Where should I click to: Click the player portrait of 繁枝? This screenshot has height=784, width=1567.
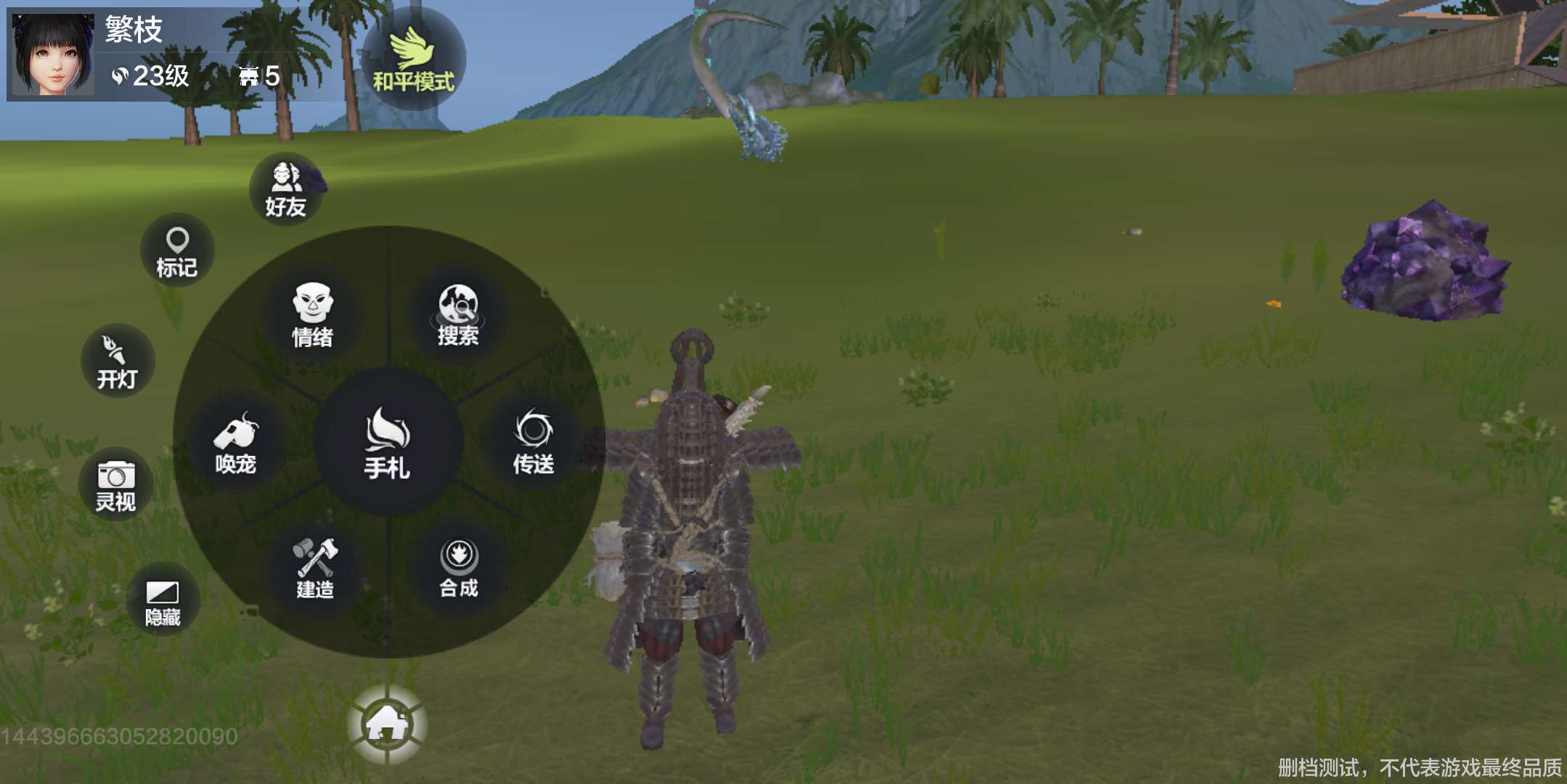tap(52, 54)
